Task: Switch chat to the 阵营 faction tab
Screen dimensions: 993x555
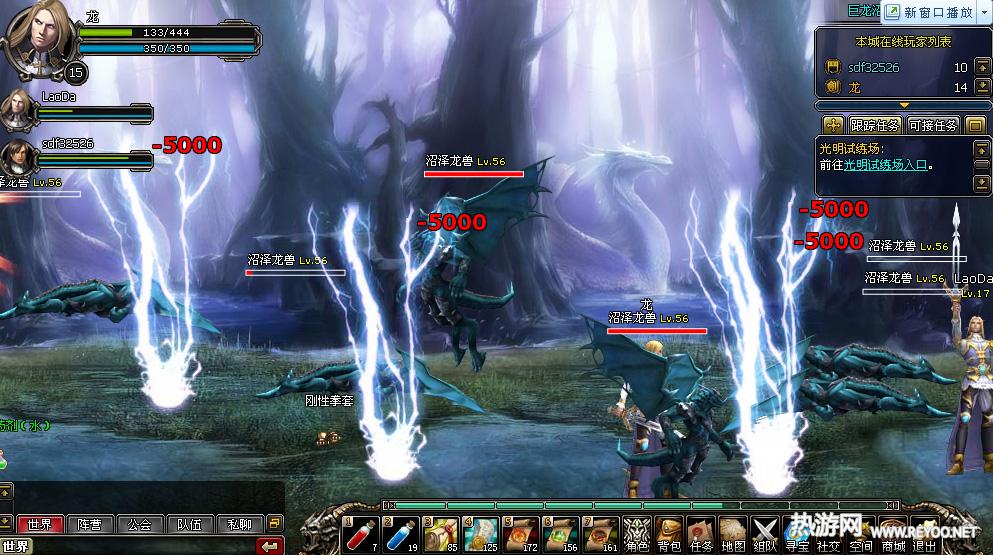Action: click(x=90, y=524)
